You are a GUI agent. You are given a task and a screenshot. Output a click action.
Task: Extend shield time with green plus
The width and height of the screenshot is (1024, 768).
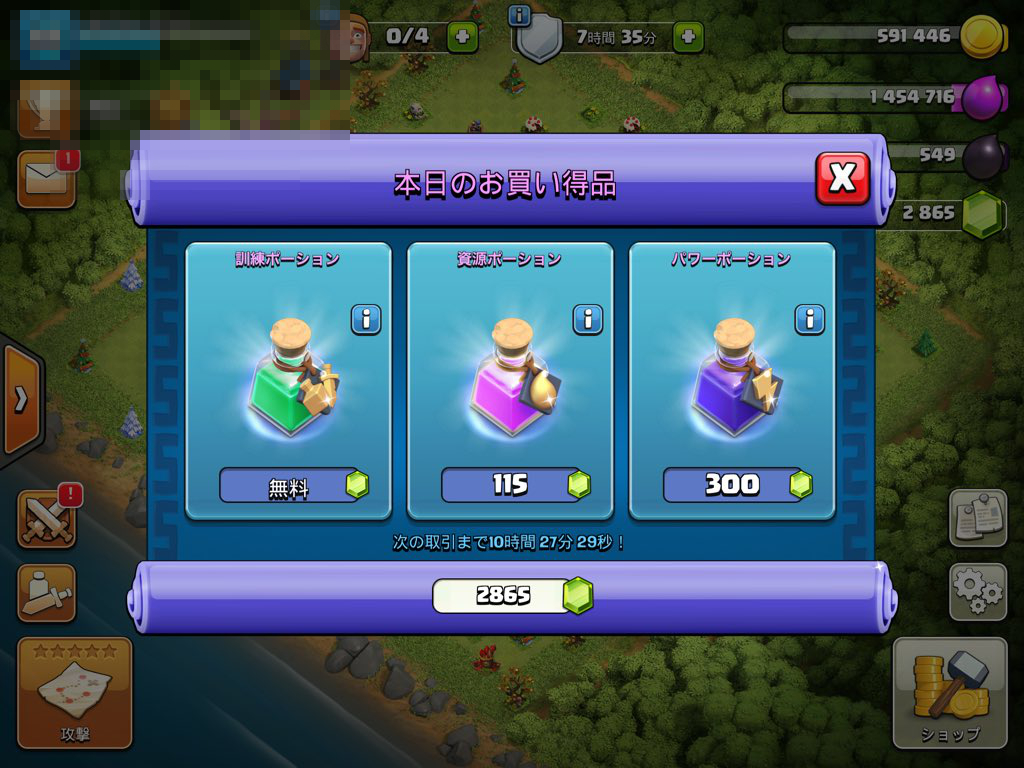[688, 37]
